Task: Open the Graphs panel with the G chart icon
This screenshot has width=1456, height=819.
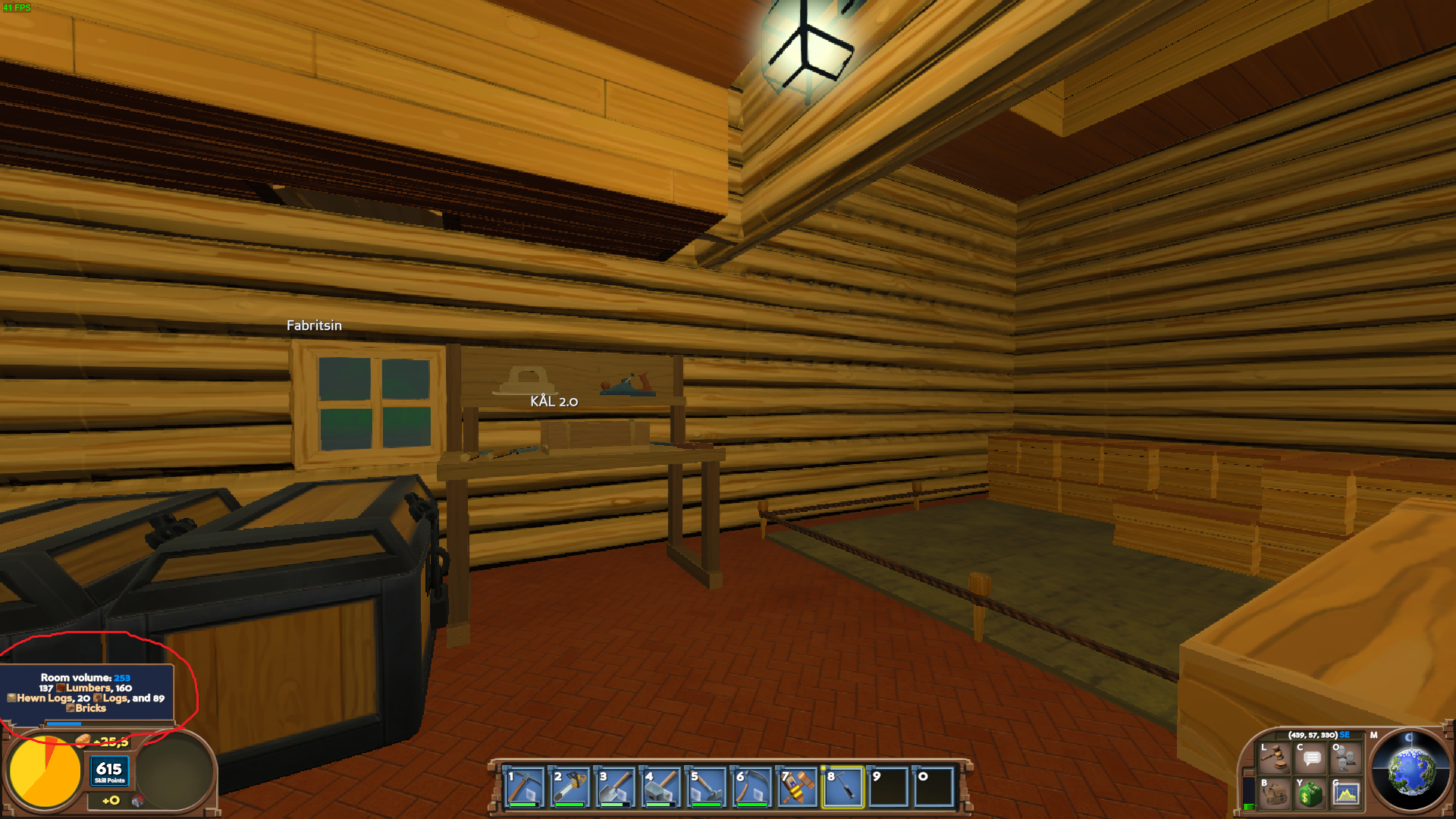Action: click(x=1346, y=795)
